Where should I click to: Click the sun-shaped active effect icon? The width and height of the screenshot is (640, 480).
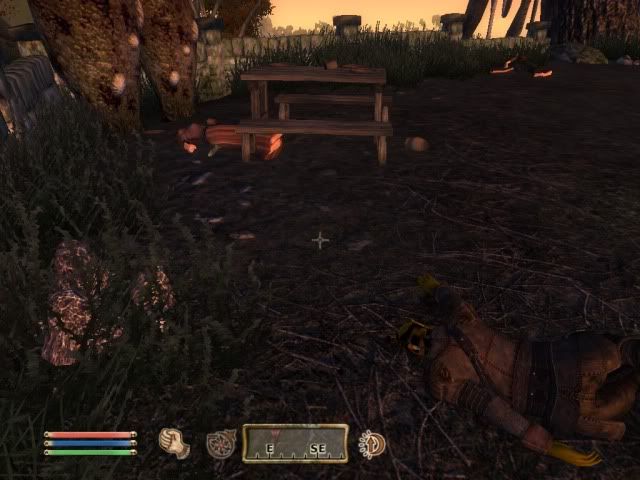coord(373,444)
